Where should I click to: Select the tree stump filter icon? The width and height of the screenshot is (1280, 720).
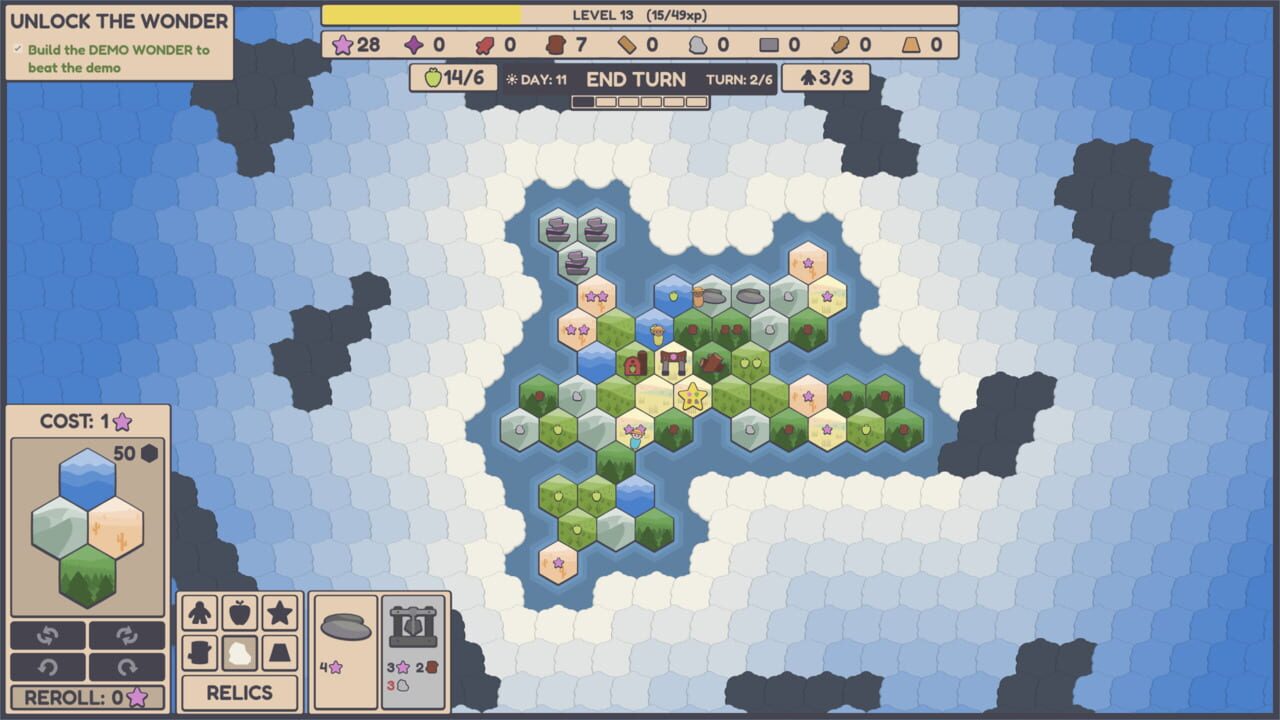pyautogui.click(x=199, y=653)
